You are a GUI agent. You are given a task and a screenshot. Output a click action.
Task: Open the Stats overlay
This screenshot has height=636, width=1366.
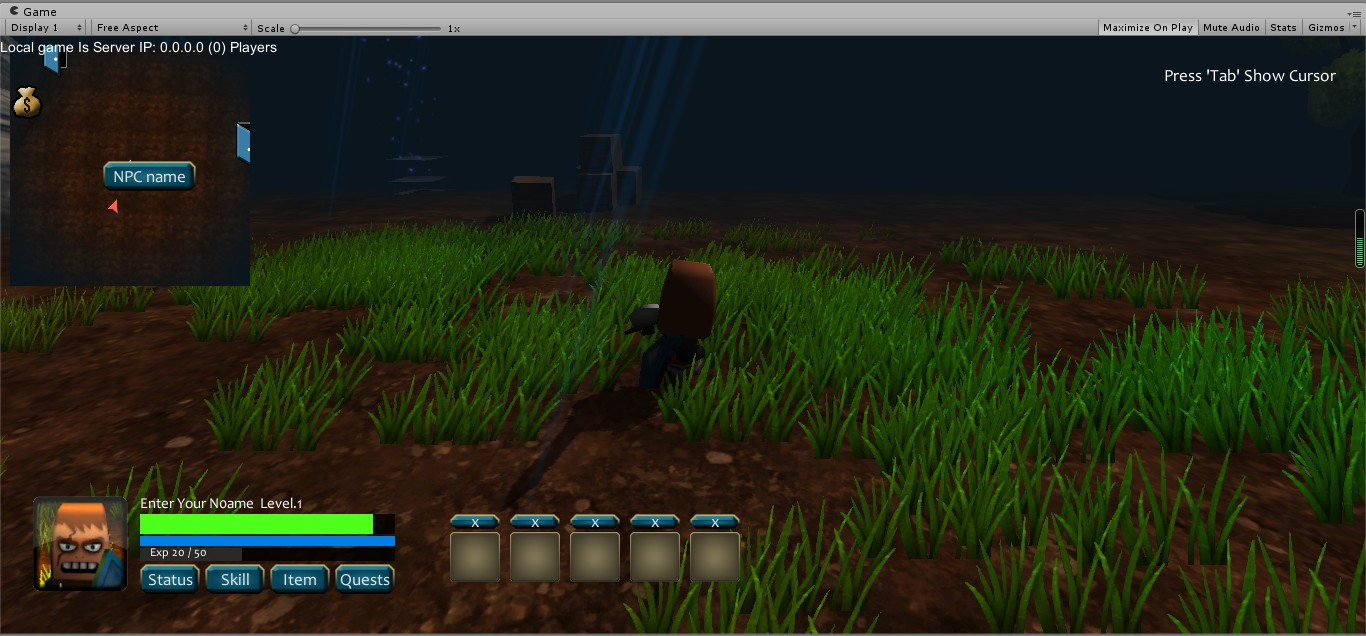click(1283, 28)
